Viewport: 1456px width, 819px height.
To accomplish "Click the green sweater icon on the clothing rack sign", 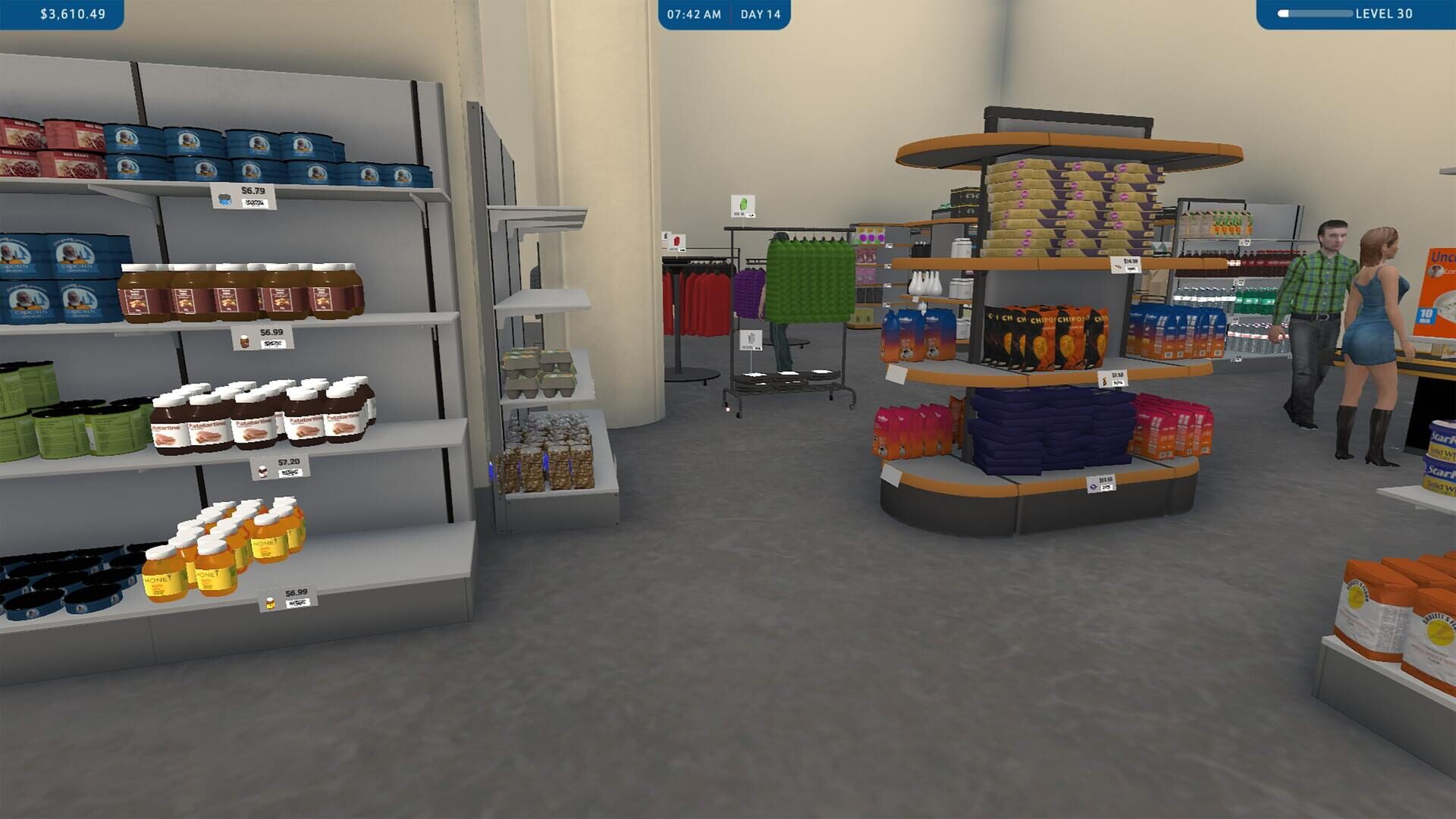I will click(743, 205).
